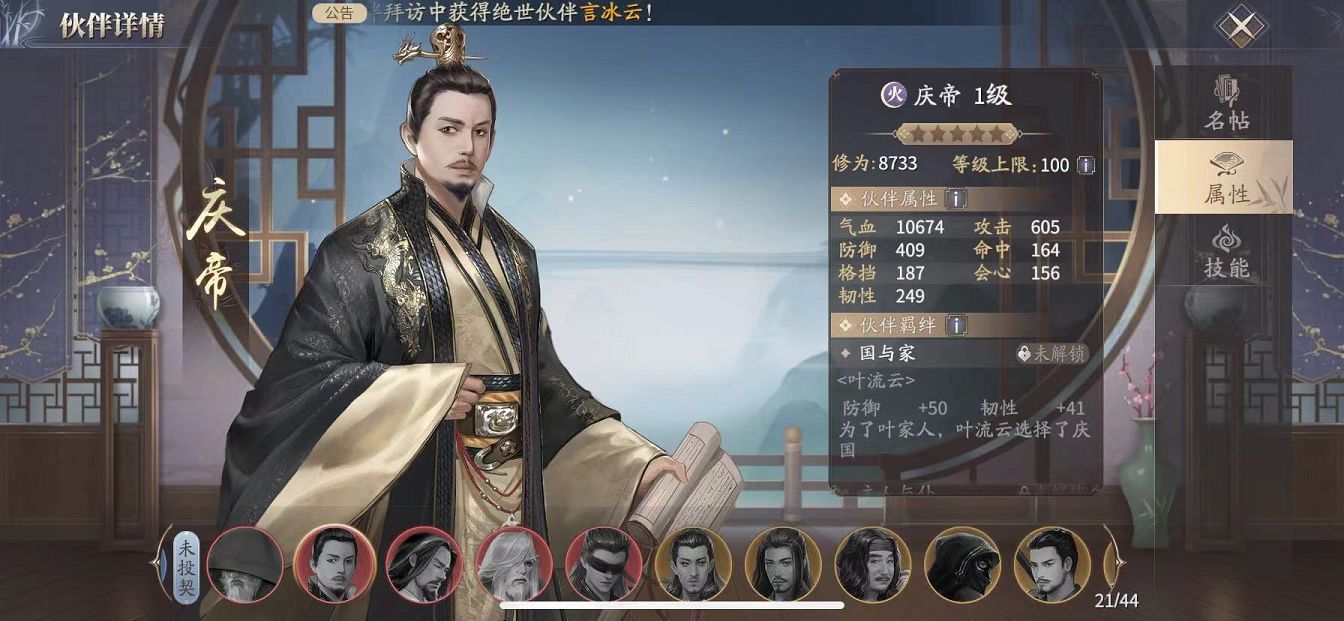
Task: Click the 未解锁 lock on 国与家 bond
Action: 1051,353
